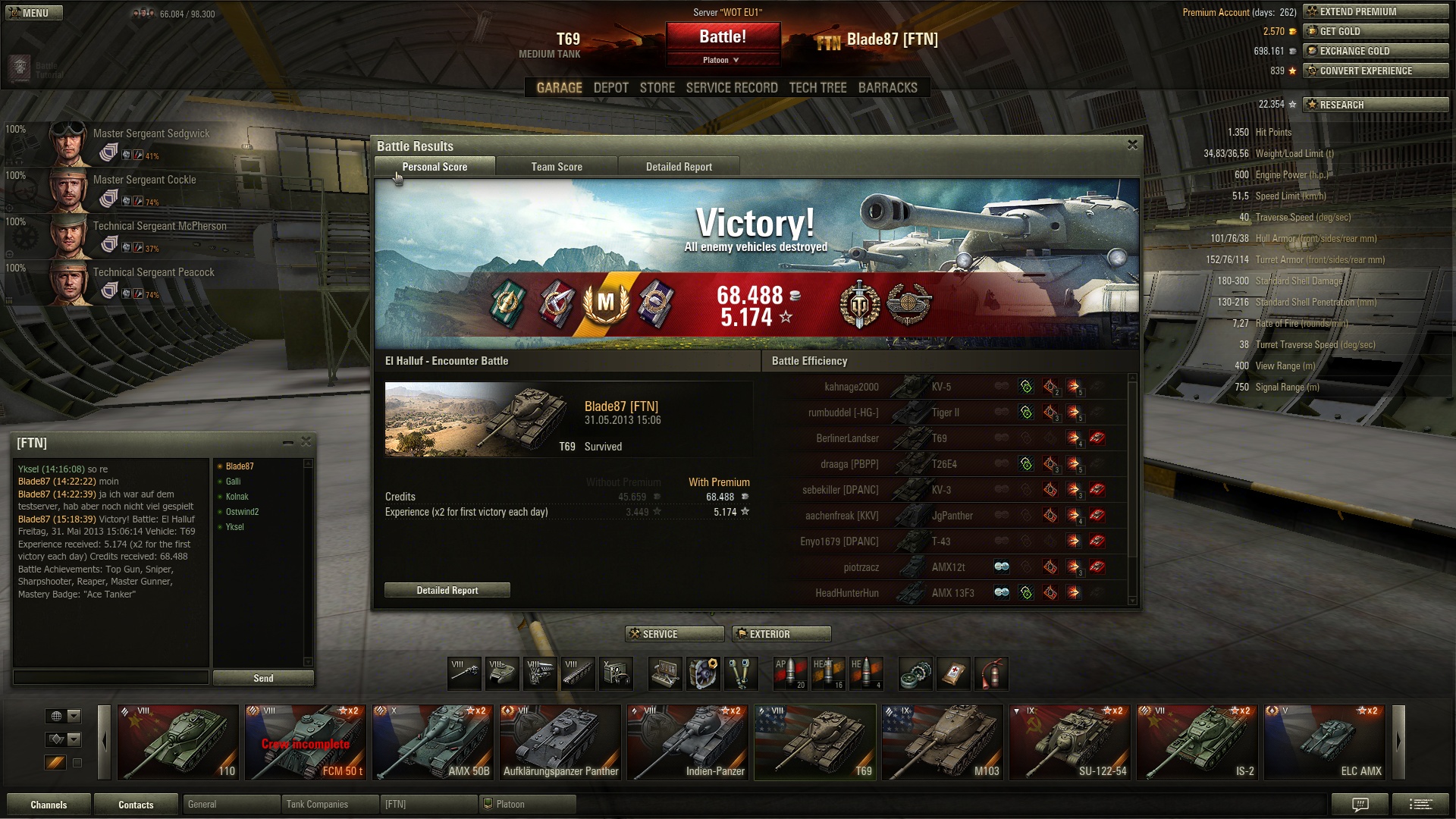This screenshot has height=819, width=1456.
Task: Open the main MENU button
Action: click(x=34, y=13)
